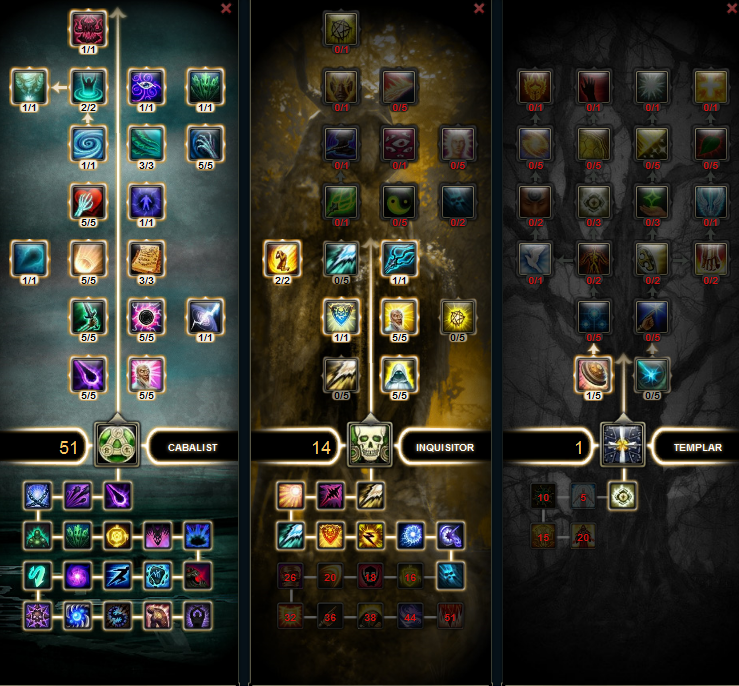Pick the skeletal hand on red heart skill
The width and height of the screenshot is (739, 686).
90,201
